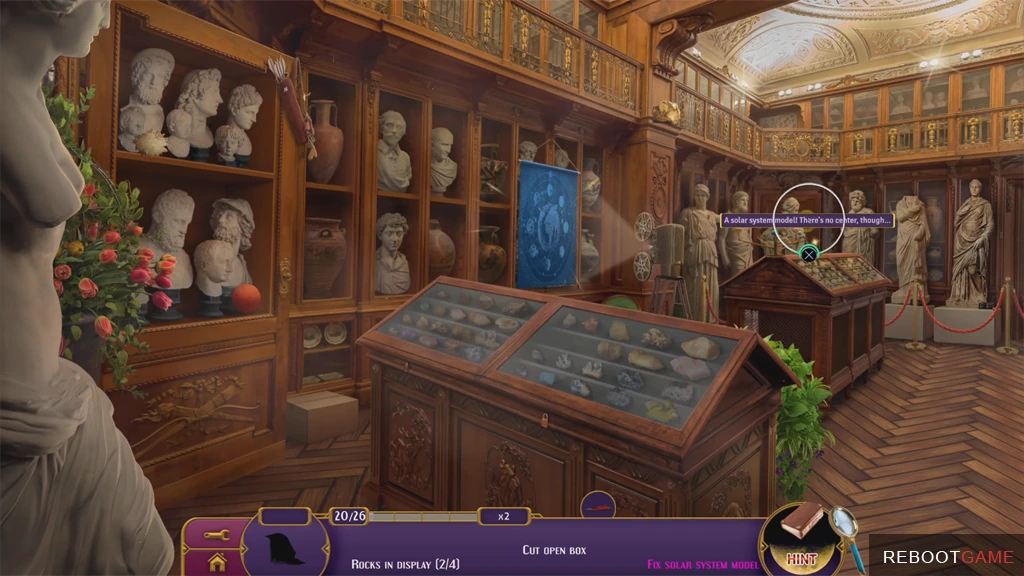Open the wrench settings menu
This screenshot has width=1024, height=576.
click(217, 535)
